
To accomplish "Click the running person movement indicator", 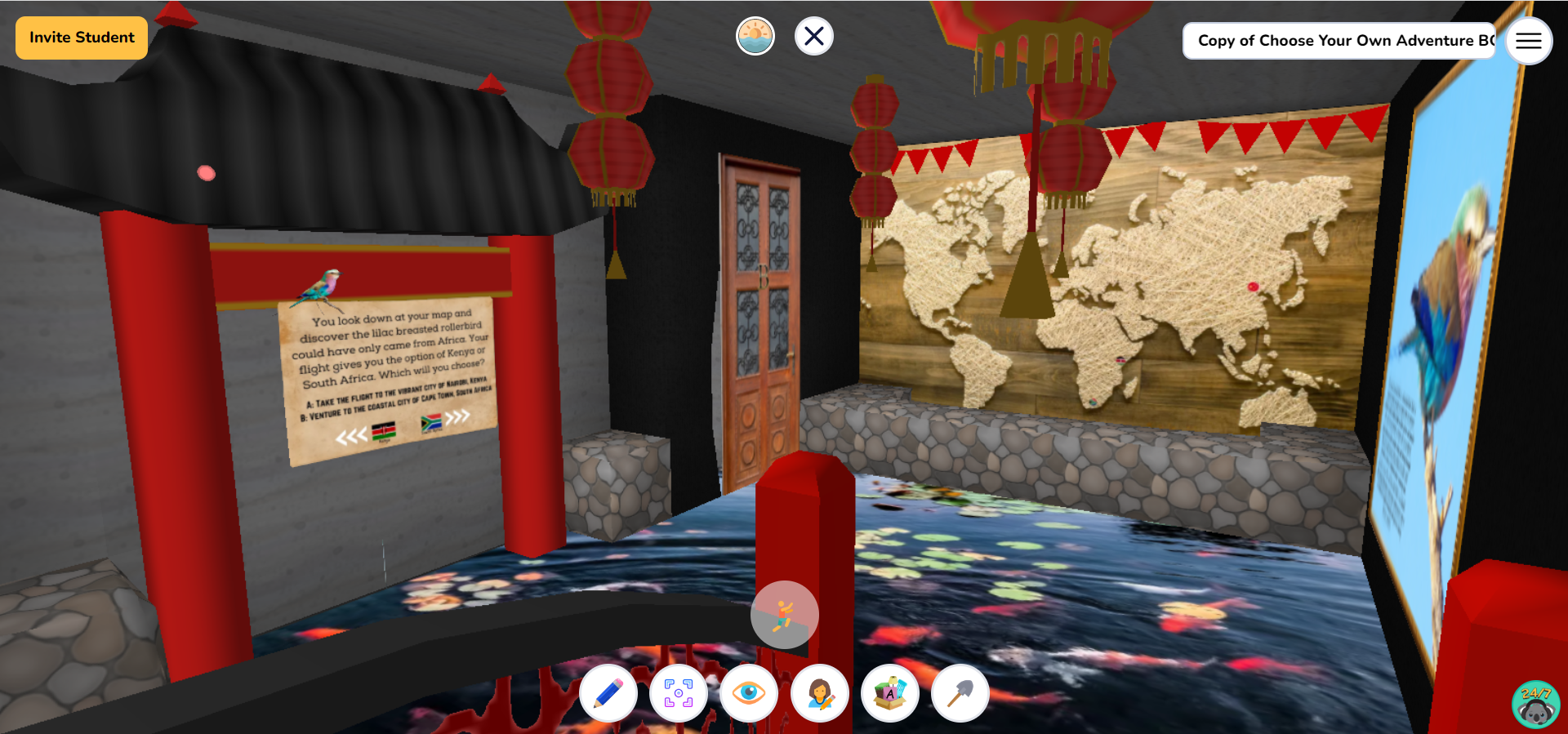I will click(784, 614).
